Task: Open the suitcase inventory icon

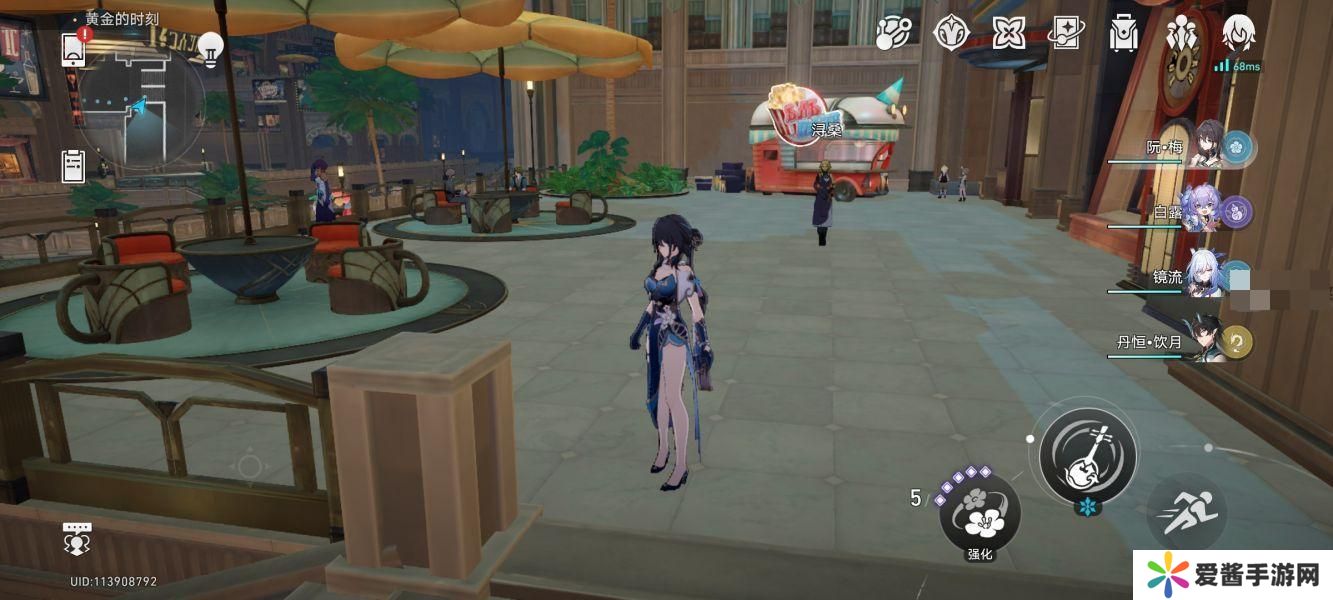Action: coord(1124,34)
